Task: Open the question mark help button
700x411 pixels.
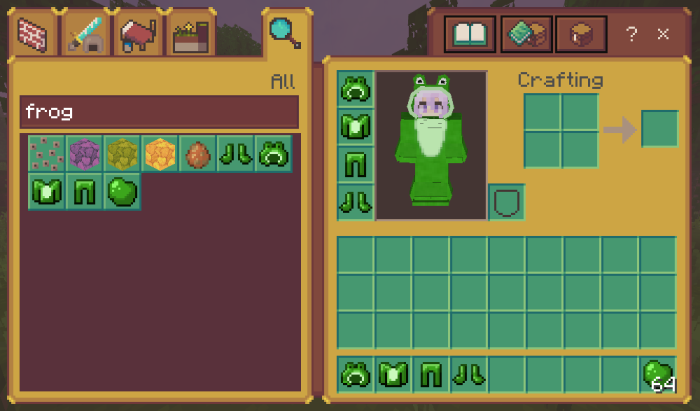Action: pos(631,34)
